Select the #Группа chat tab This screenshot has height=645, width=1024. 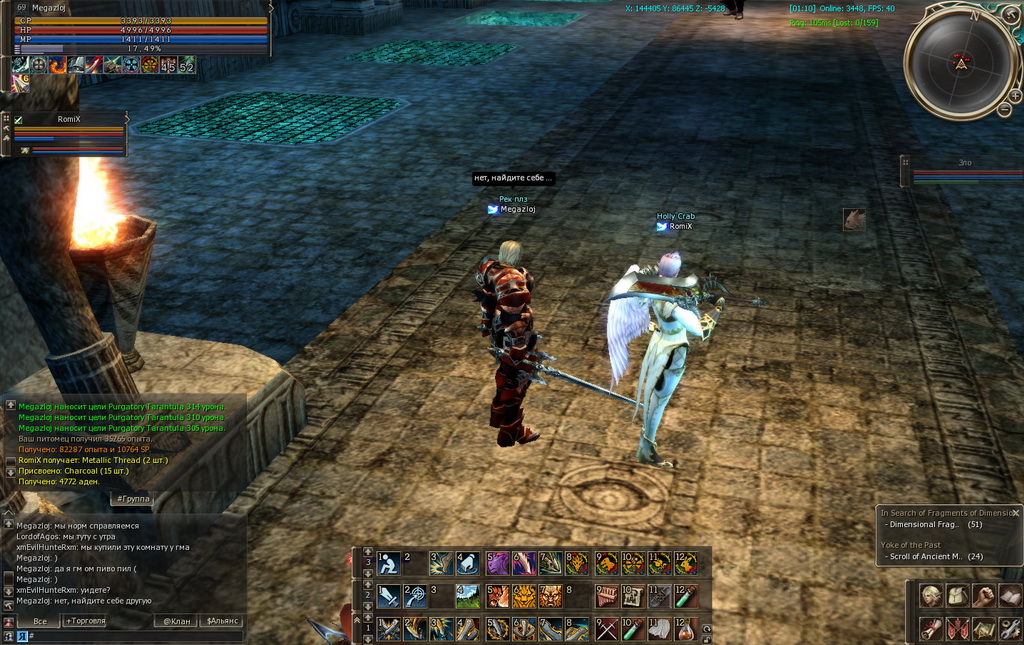click(132, 498)
